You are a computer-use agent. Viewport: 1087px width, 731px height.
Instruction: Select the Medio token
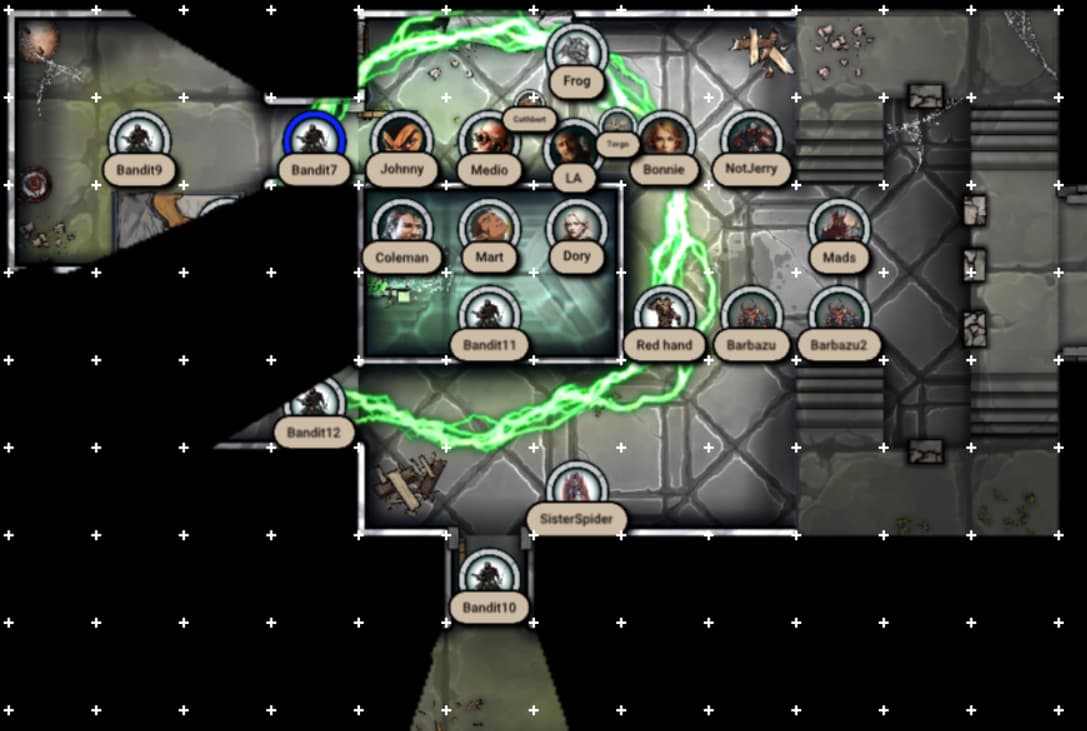[489, 140]
